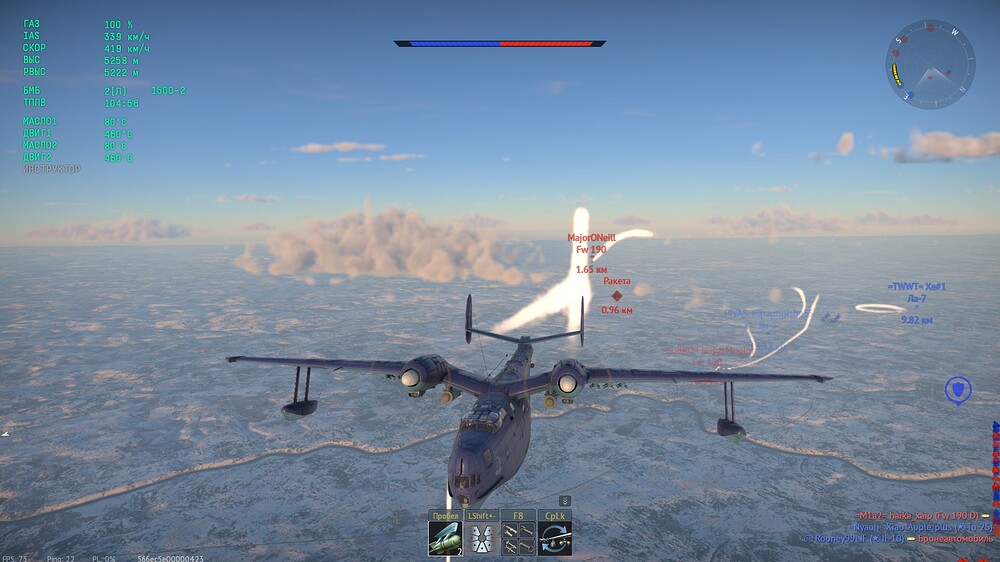1000x562 pixels.
Task: Click the circular compass minimap
Action: tap(930, 65)
